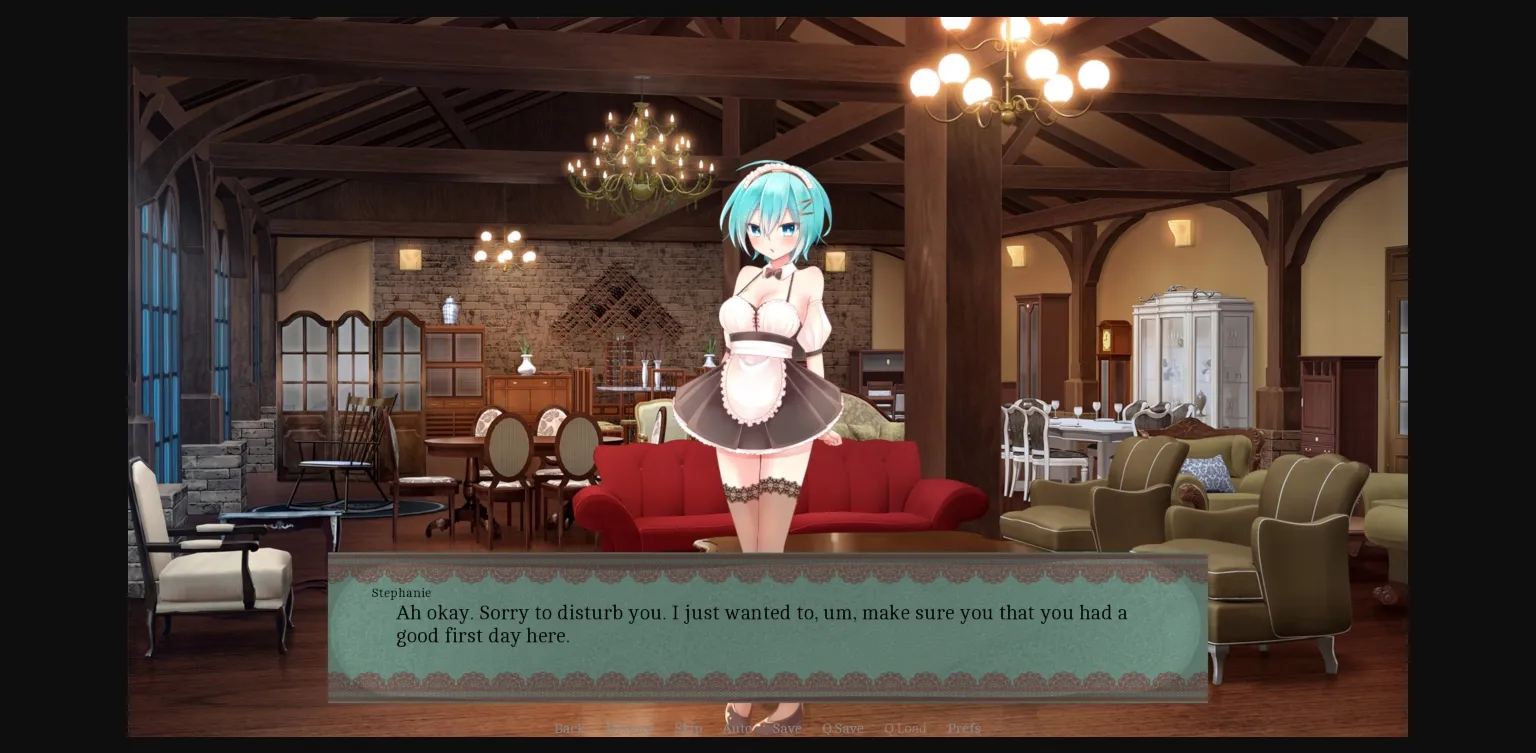Click the Auto option in the quick menu
The width and height of the screenshot is (1536, 753).
(736, 728)
